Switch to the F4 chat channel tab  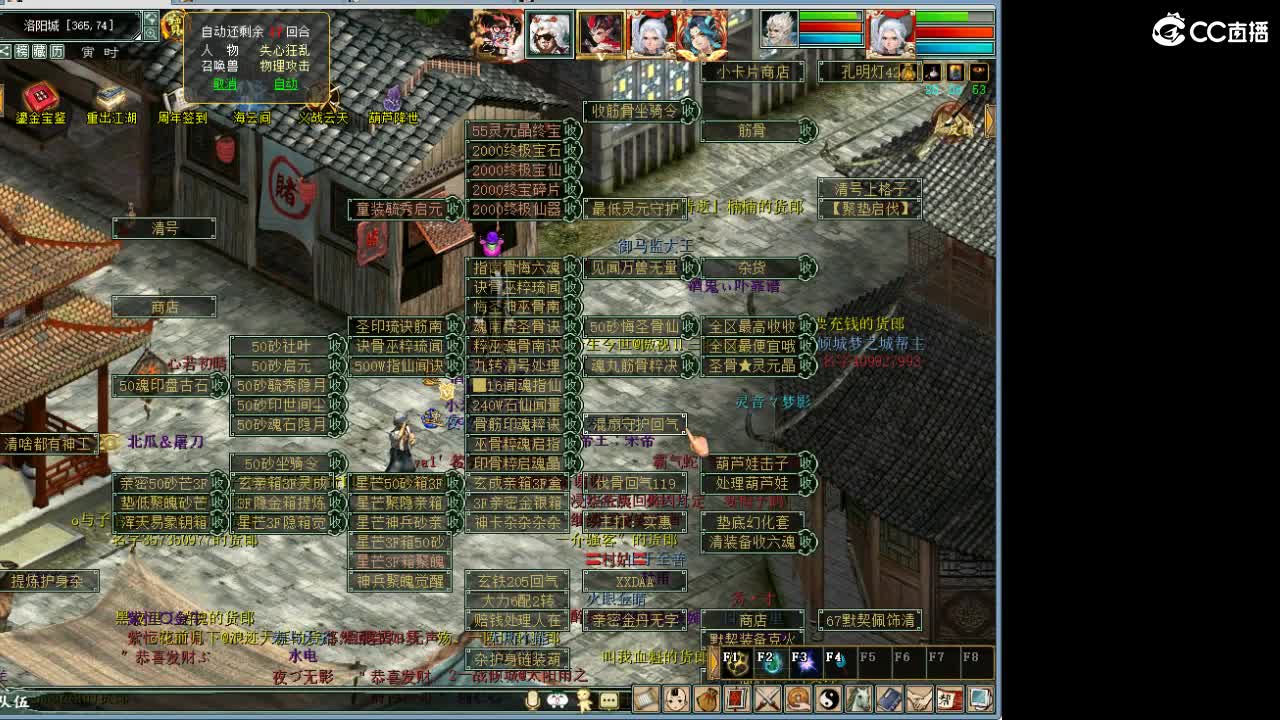click(x=834, y=662)
